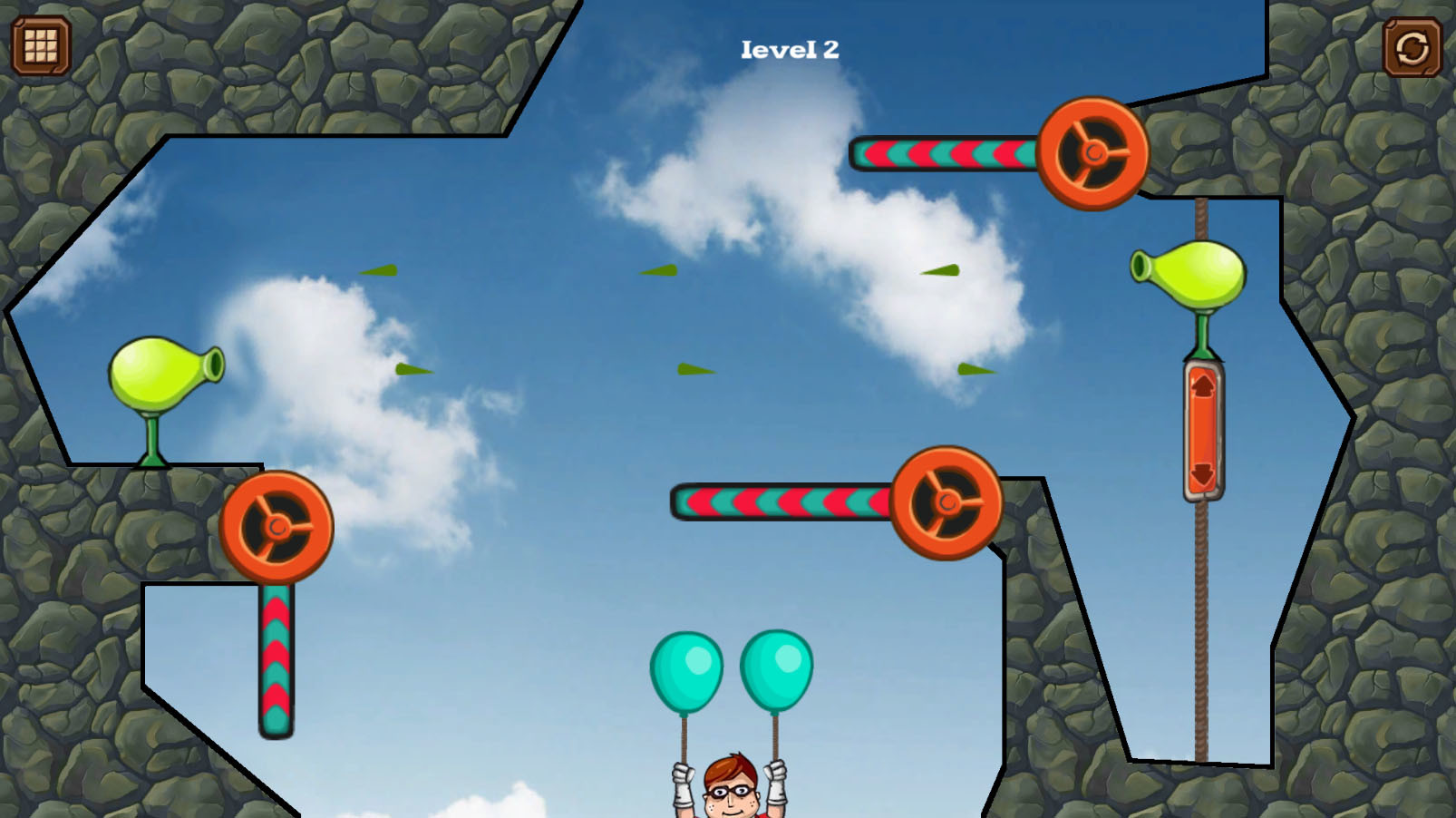This screenshot has width=1456, height=818.
Task: Pop the left teal balloon
Action: (685, 671)
